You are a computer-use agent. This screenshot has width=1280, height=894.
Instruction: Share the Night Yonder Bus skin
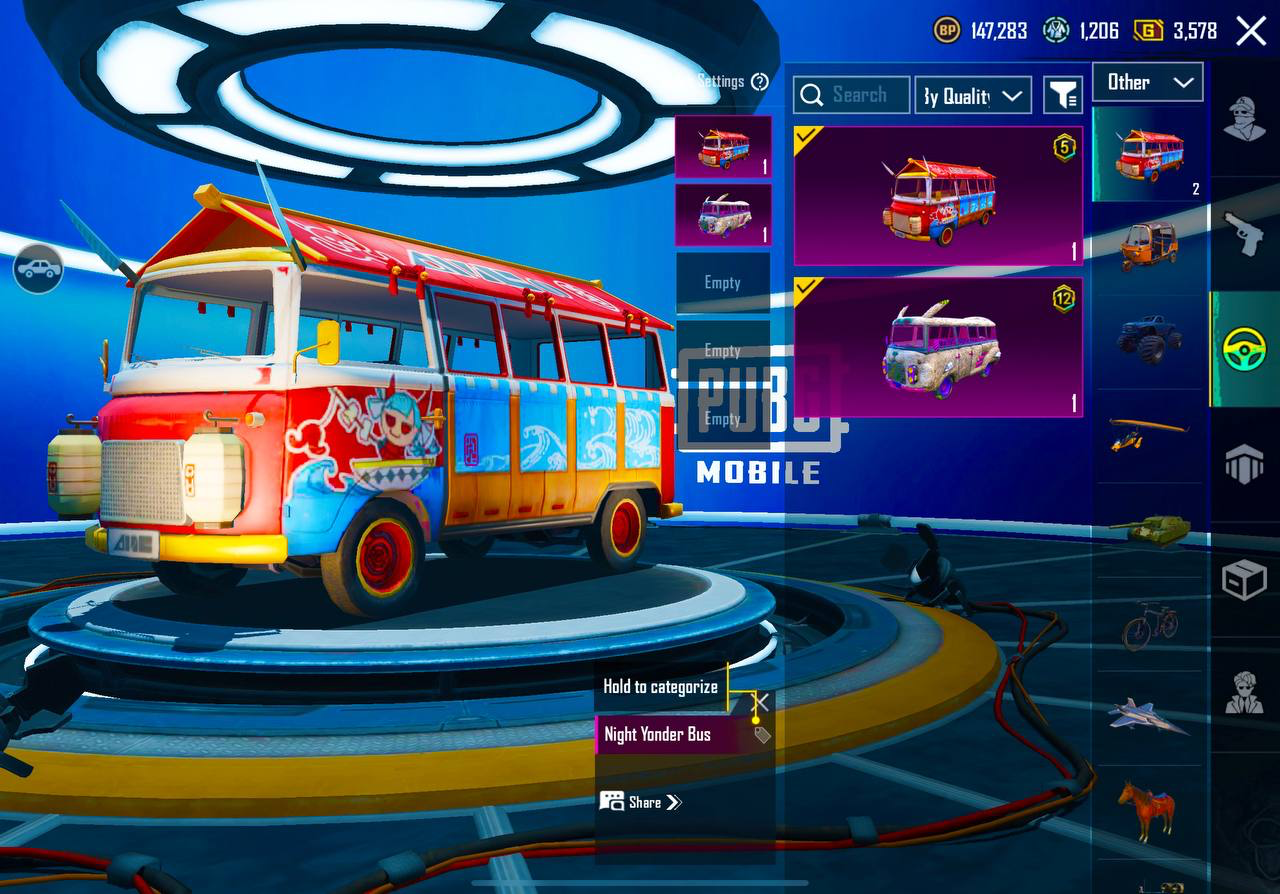641,802
